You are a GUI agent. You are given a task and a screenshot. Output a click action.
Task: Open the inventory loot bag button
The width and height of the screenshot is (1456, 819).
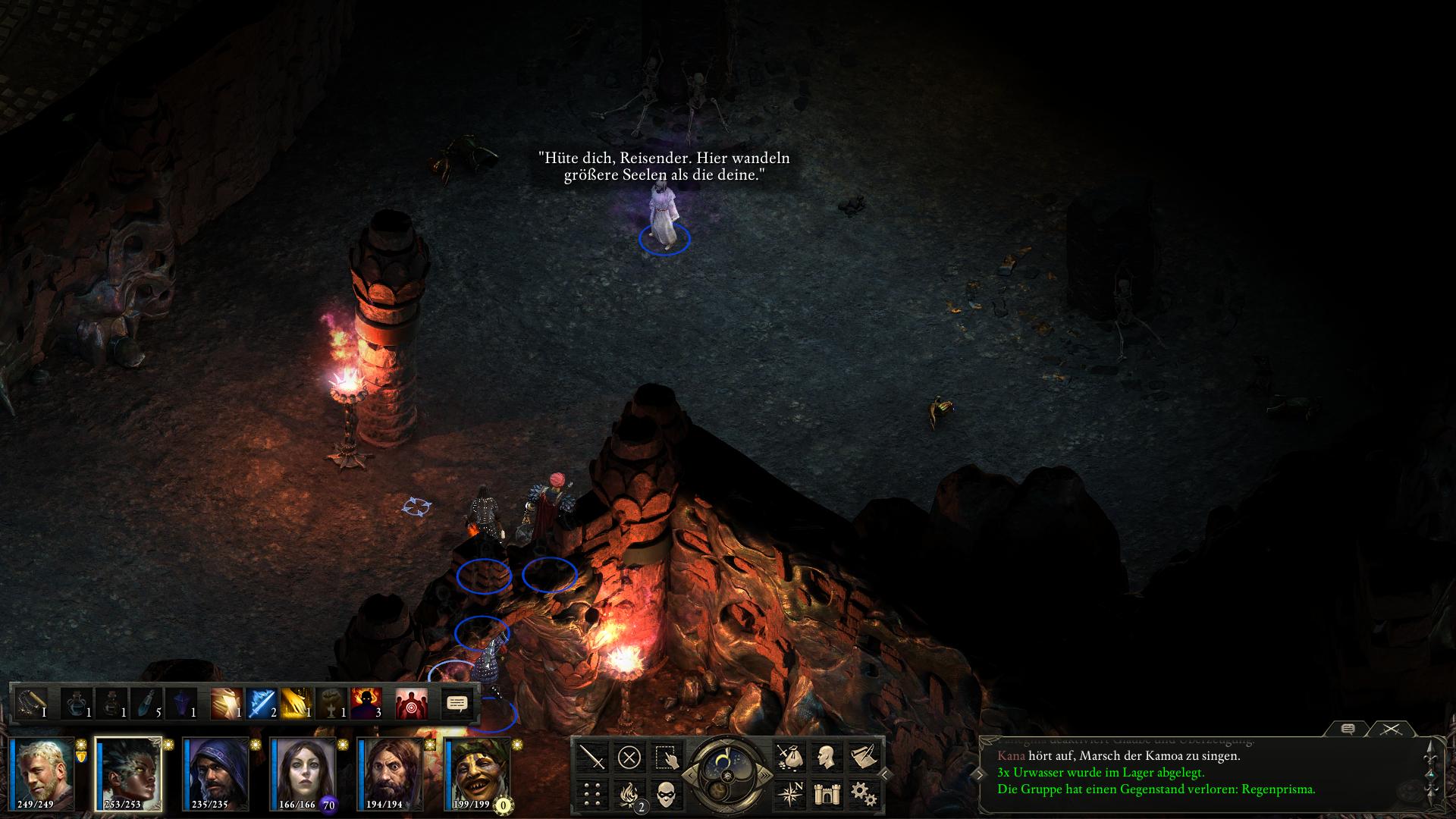[x=789, y=757]
